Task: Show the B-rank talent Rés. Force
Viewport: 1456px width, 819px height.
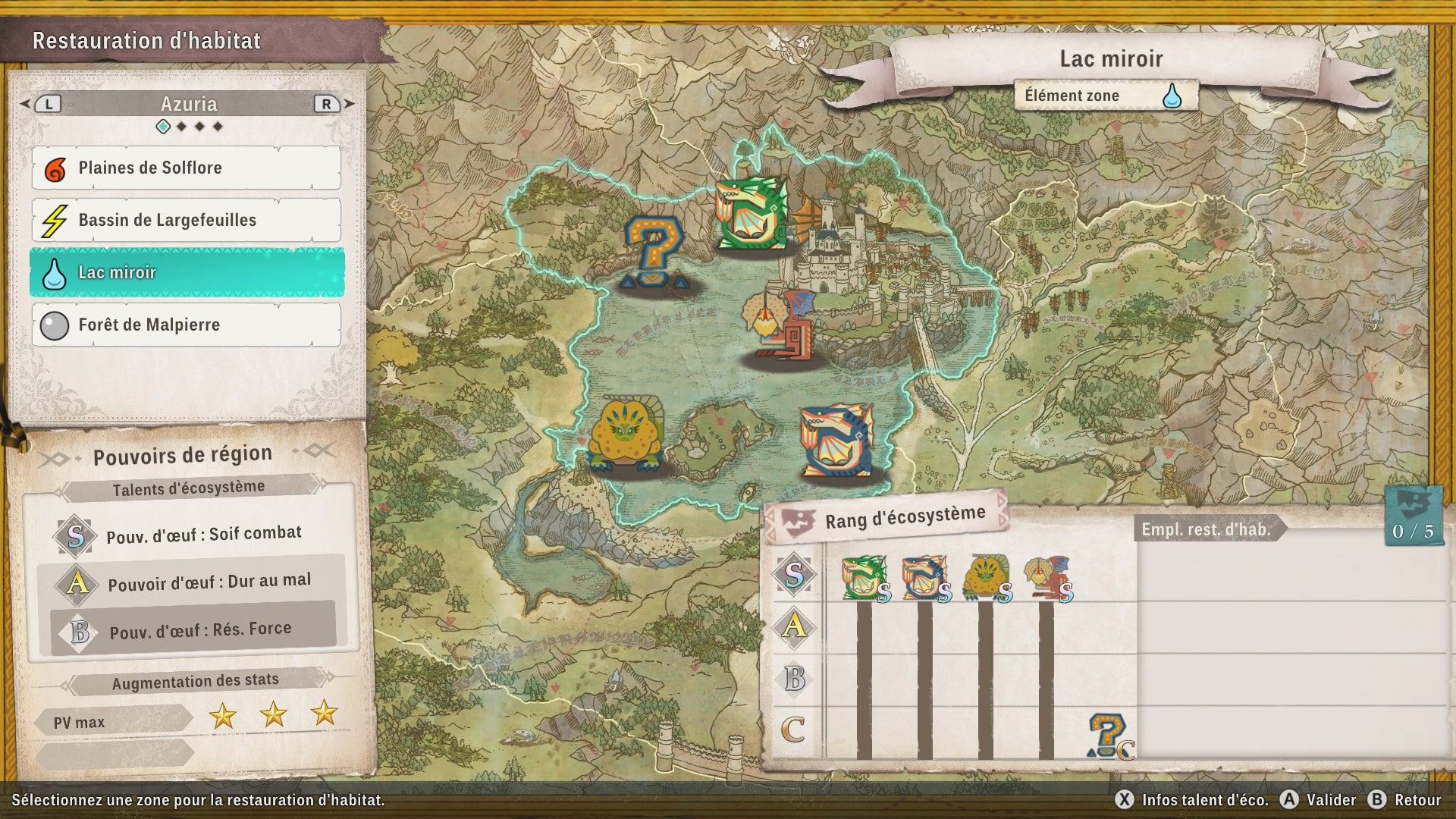Action: [x=199, y=630]
